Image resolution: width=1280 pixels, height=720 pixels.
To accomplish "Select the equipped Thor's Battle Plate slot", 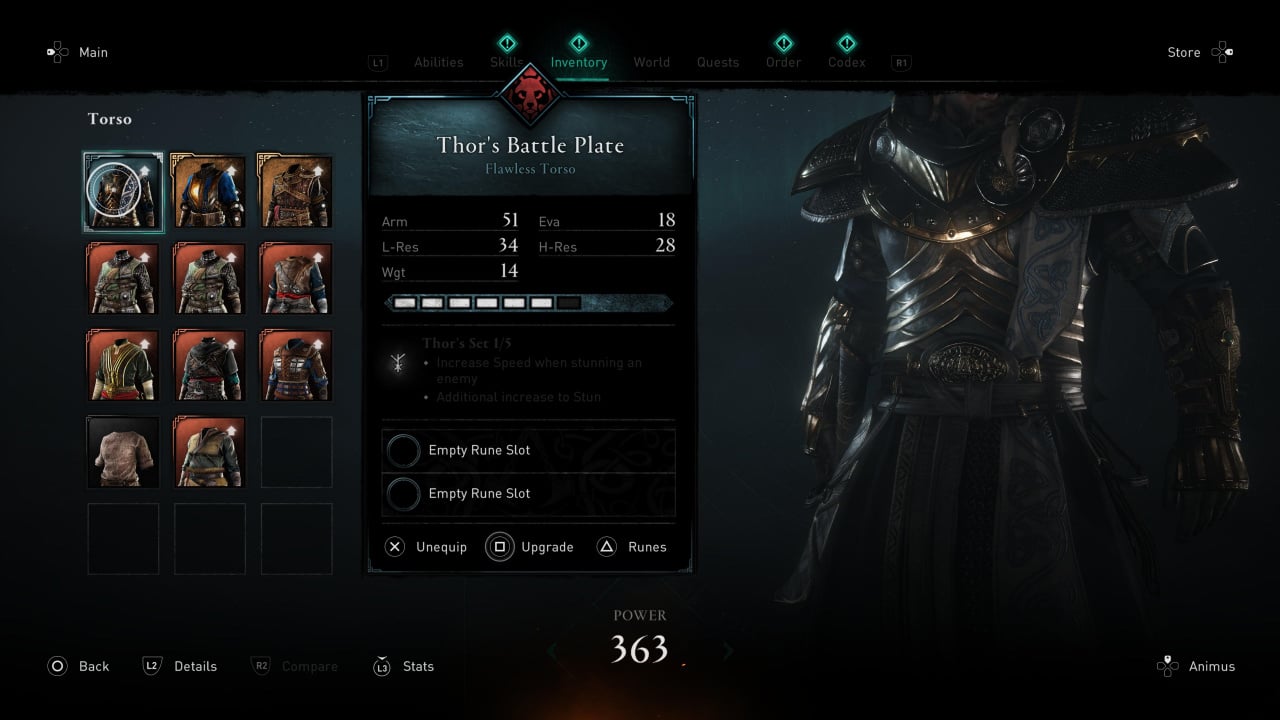I will pos(123,192).
